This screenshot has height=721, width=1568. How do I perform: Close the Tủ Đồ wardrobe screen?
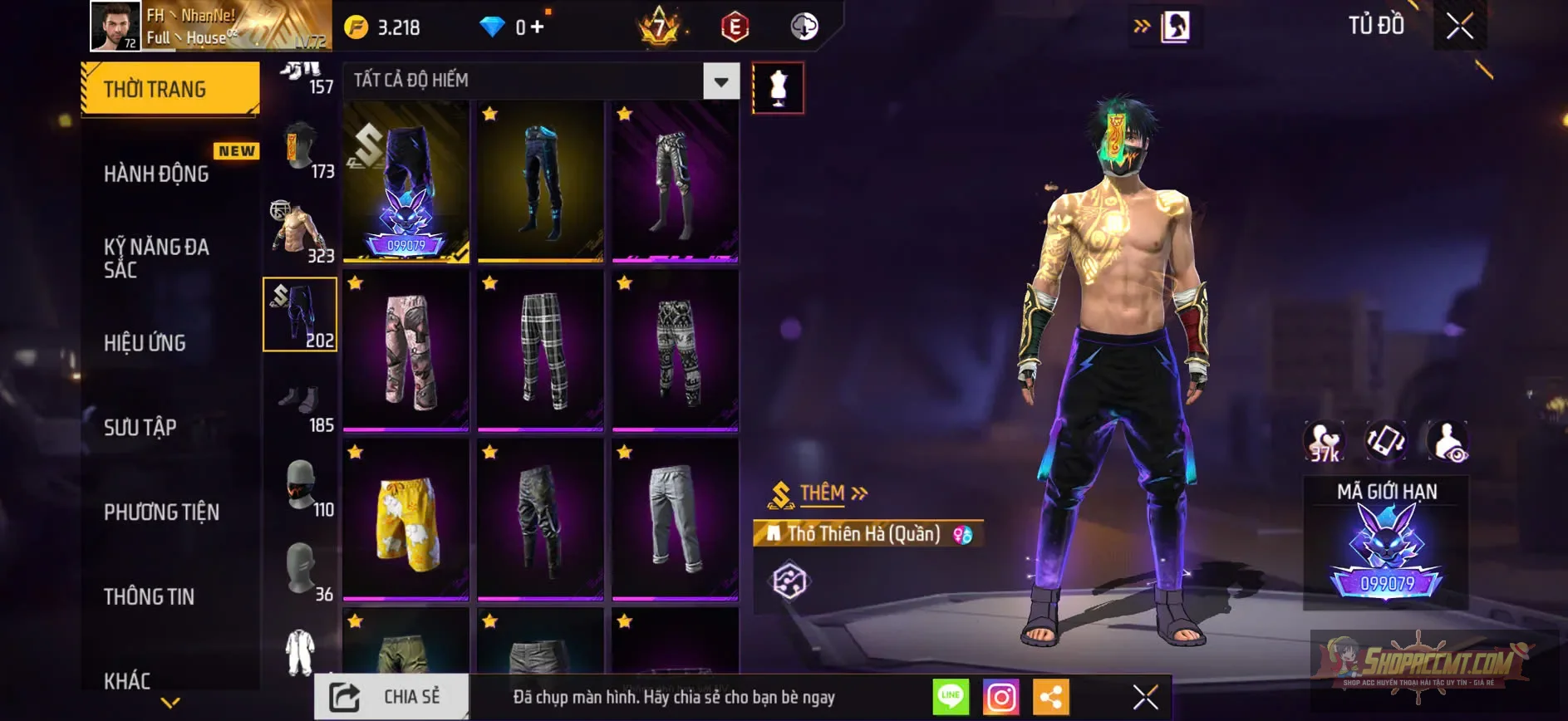[x=1459, y=26]
